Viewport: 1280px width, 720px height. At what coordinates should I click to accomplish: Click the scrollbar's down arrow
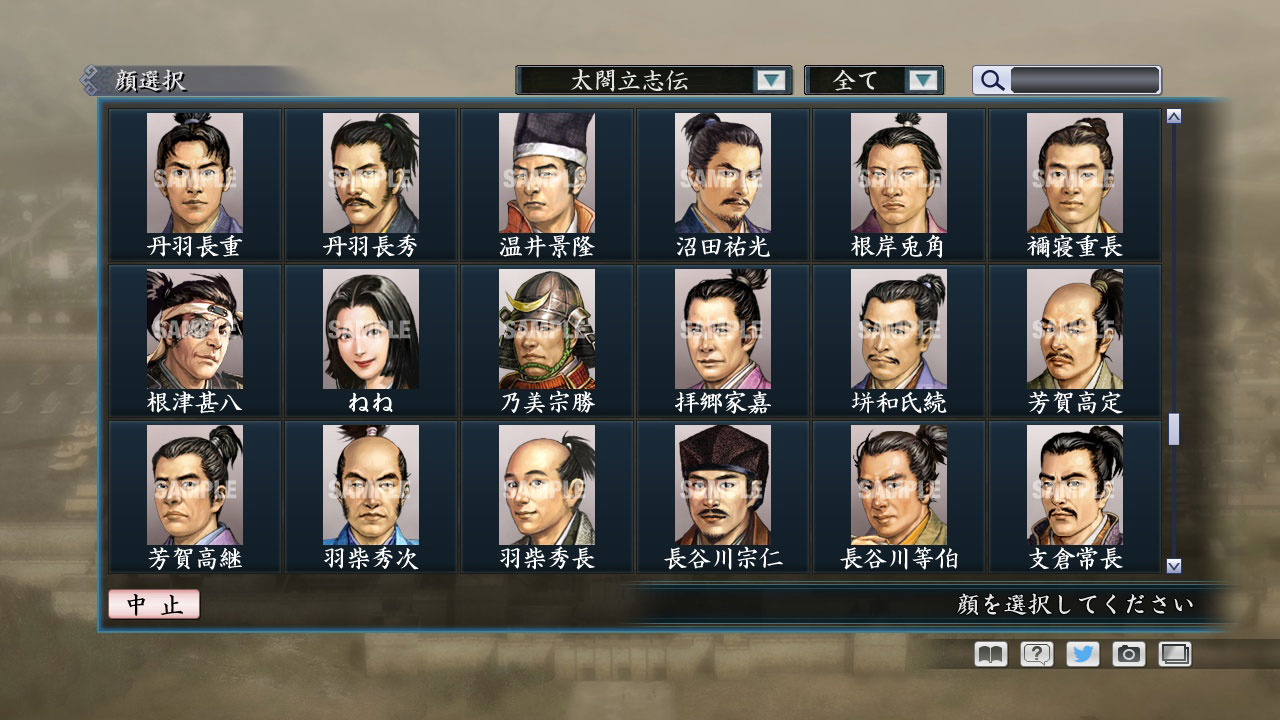[1172, 564]
